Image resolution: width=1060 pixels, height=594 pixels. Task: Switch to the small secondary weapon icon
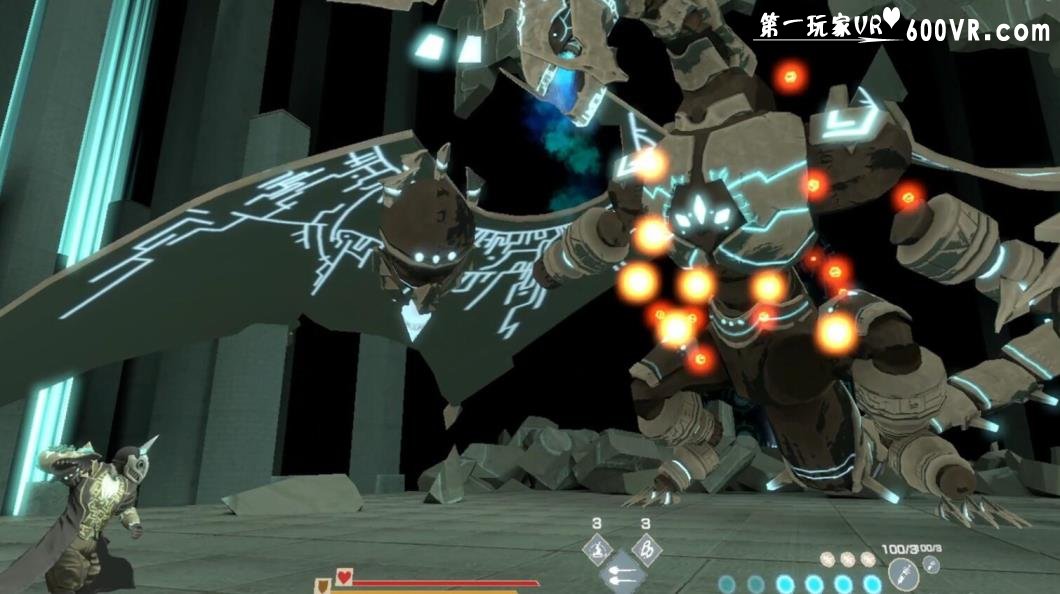point(933,565)
